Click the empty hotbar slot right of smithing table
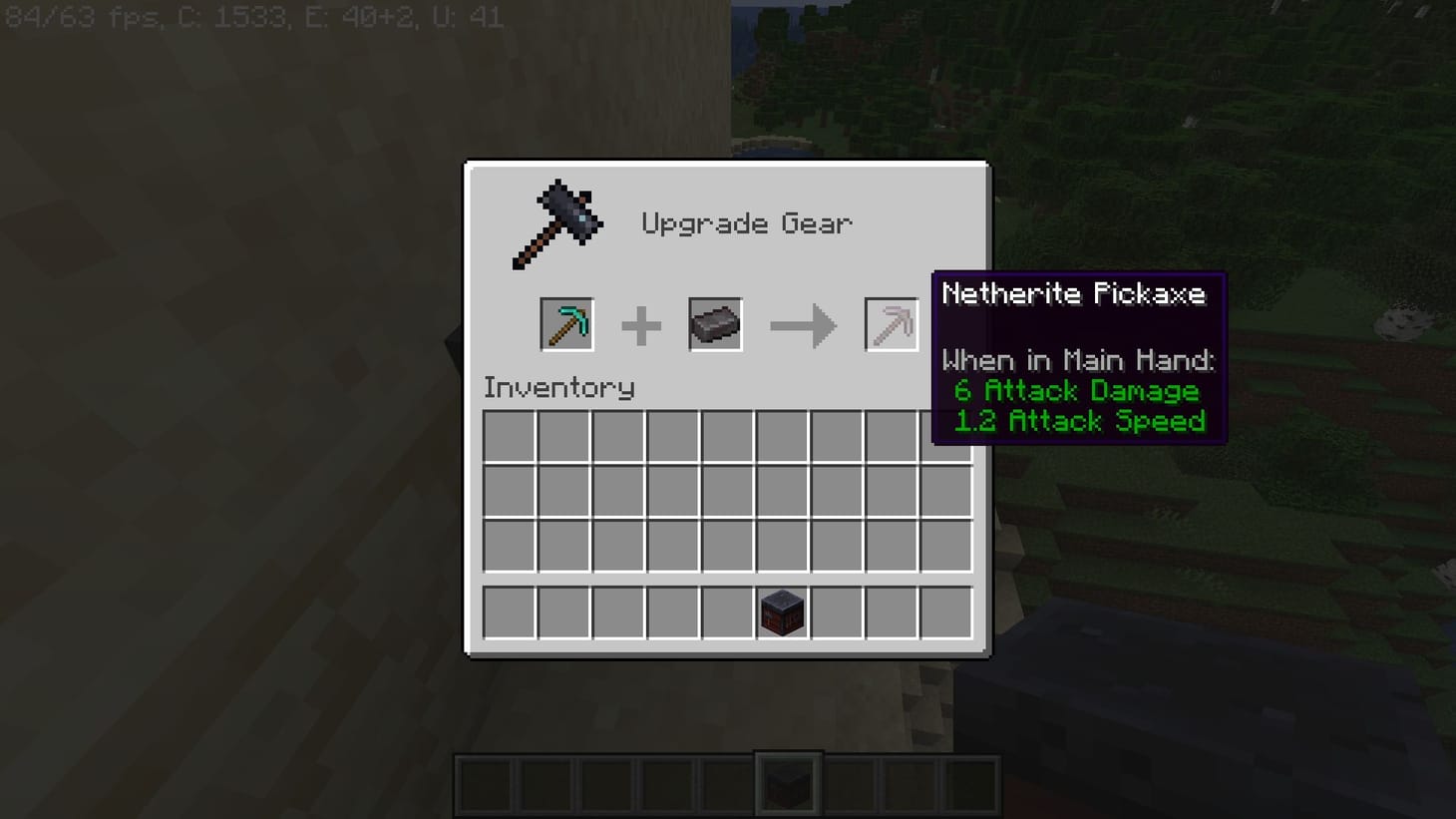1456x819 pixels. (838, 613)
